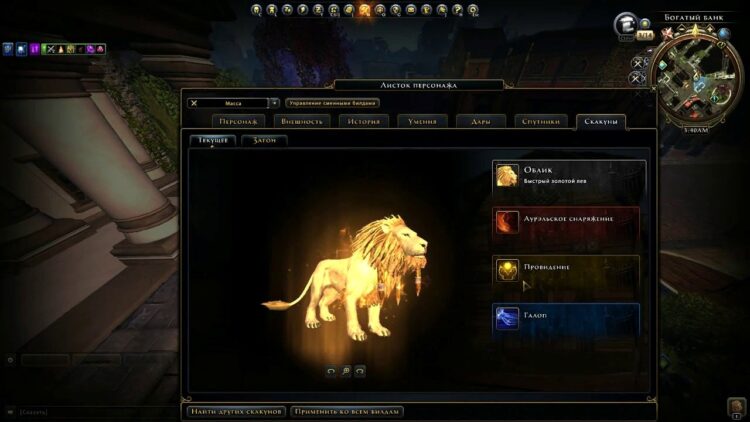The width and height of the screenshot is (750, 422).
Task: Open the Загон sub-tab
Action: point(265,140)
